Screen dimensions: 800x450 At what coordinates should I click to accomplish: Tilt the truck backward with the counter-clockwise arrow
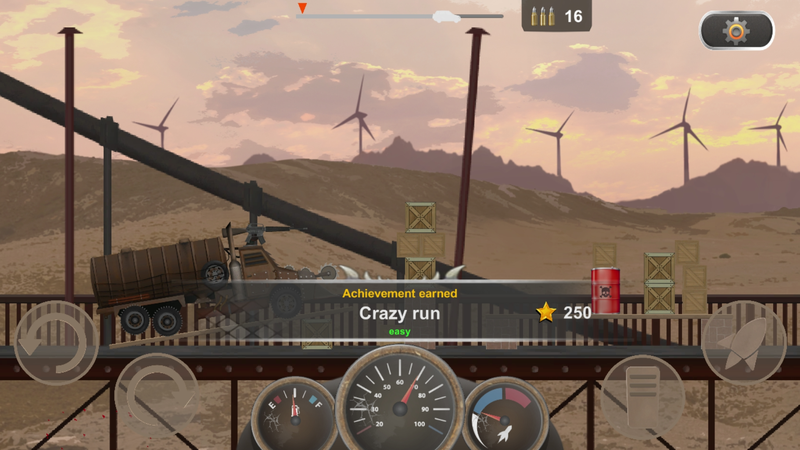click(55, 342)
